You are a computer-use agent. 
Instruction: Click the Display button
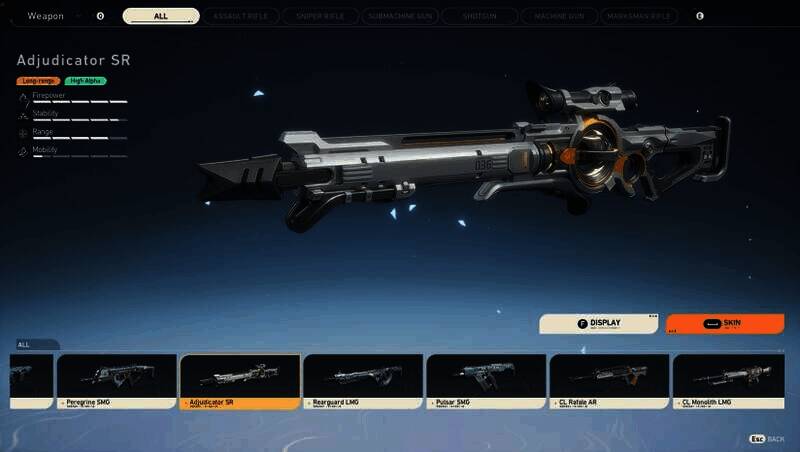599,324
